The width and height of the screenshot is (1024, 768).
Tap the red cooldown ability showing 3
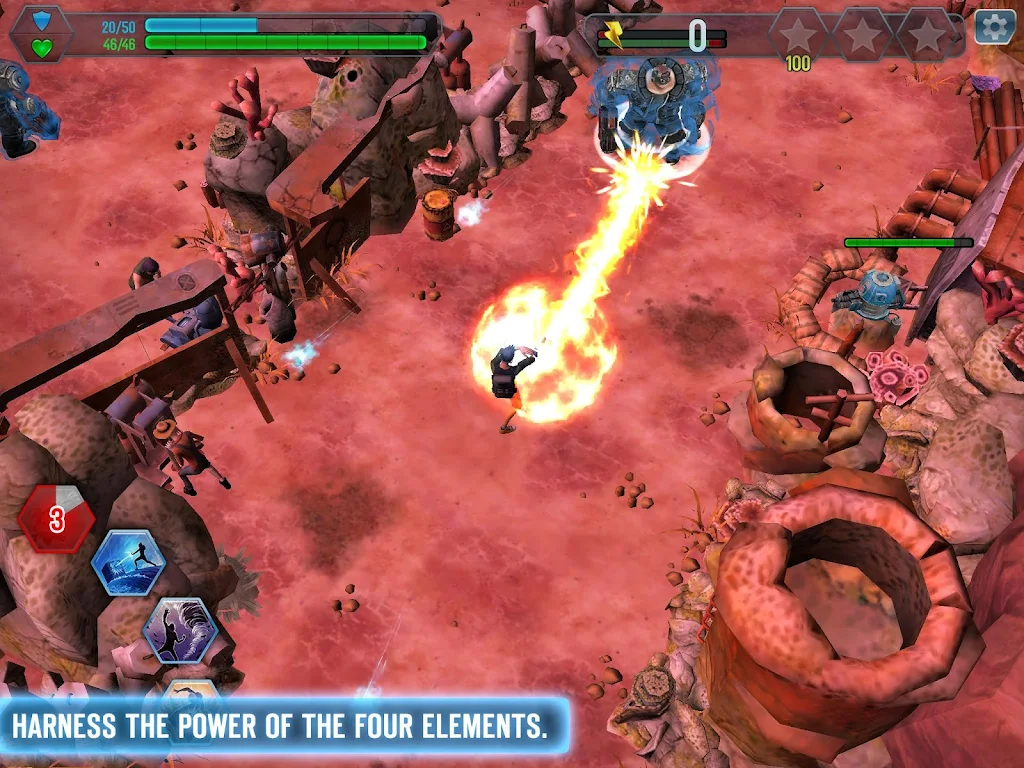(57, 518)
